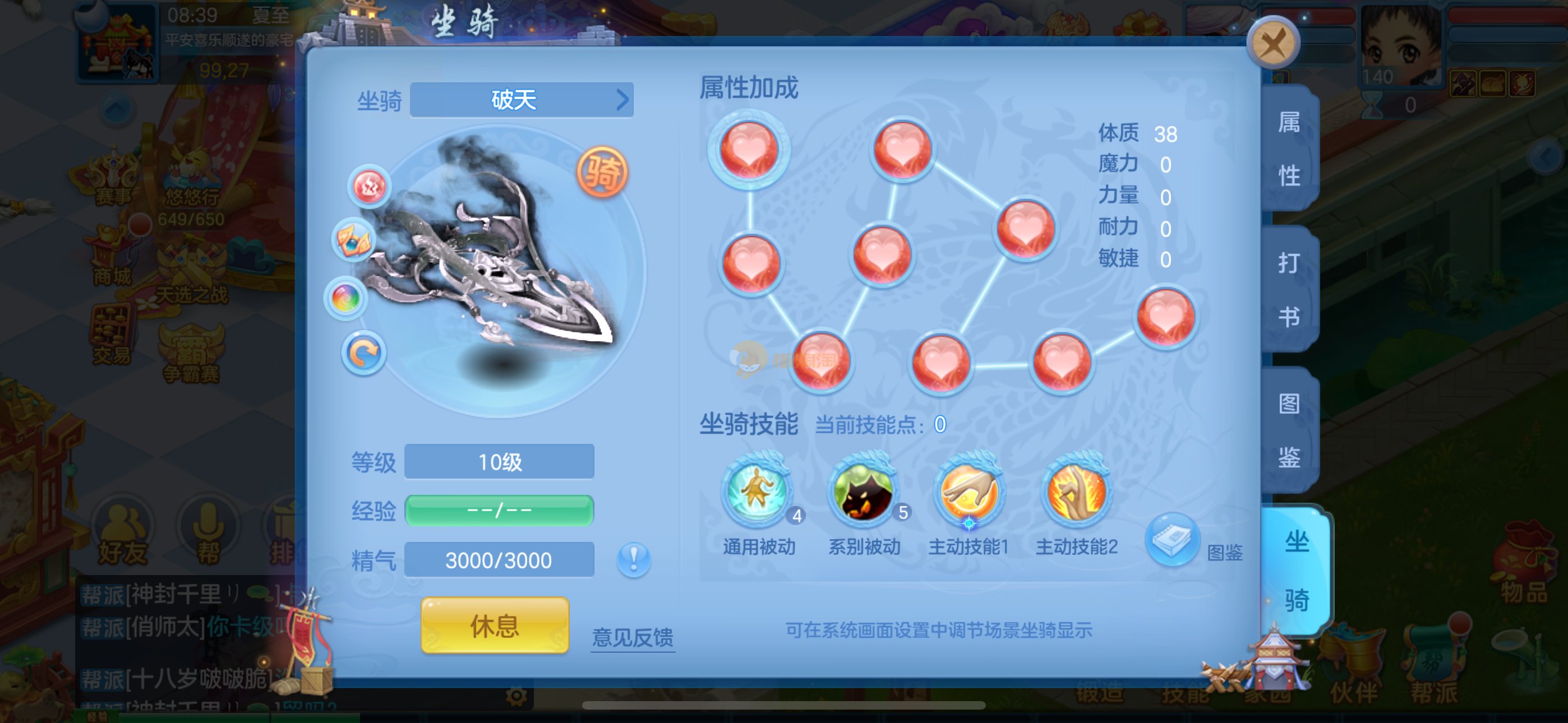Tap the orange 骑 ride button
This screenshot has height=723, width=1568.
(x=602, y=172)
